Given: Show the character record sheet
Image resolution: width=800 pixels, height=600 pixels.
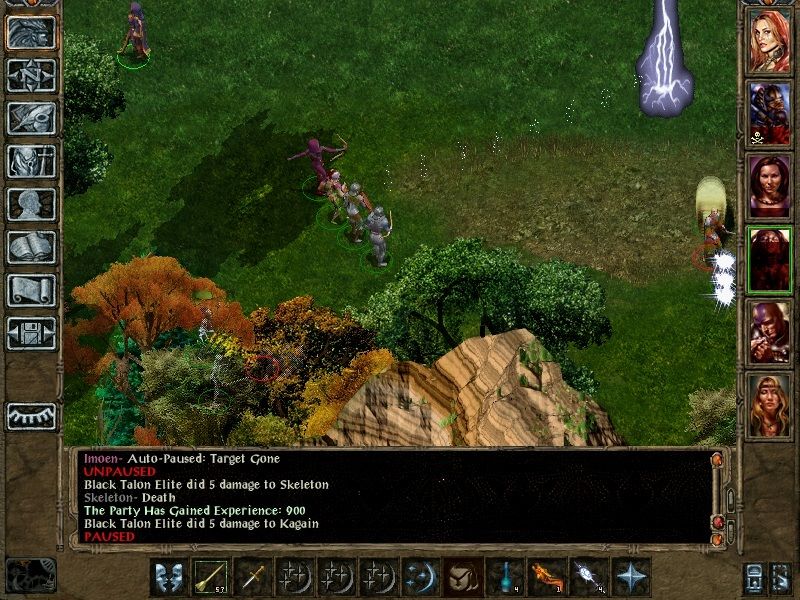Looking at the screenshot, I should [x=31, y=204].
